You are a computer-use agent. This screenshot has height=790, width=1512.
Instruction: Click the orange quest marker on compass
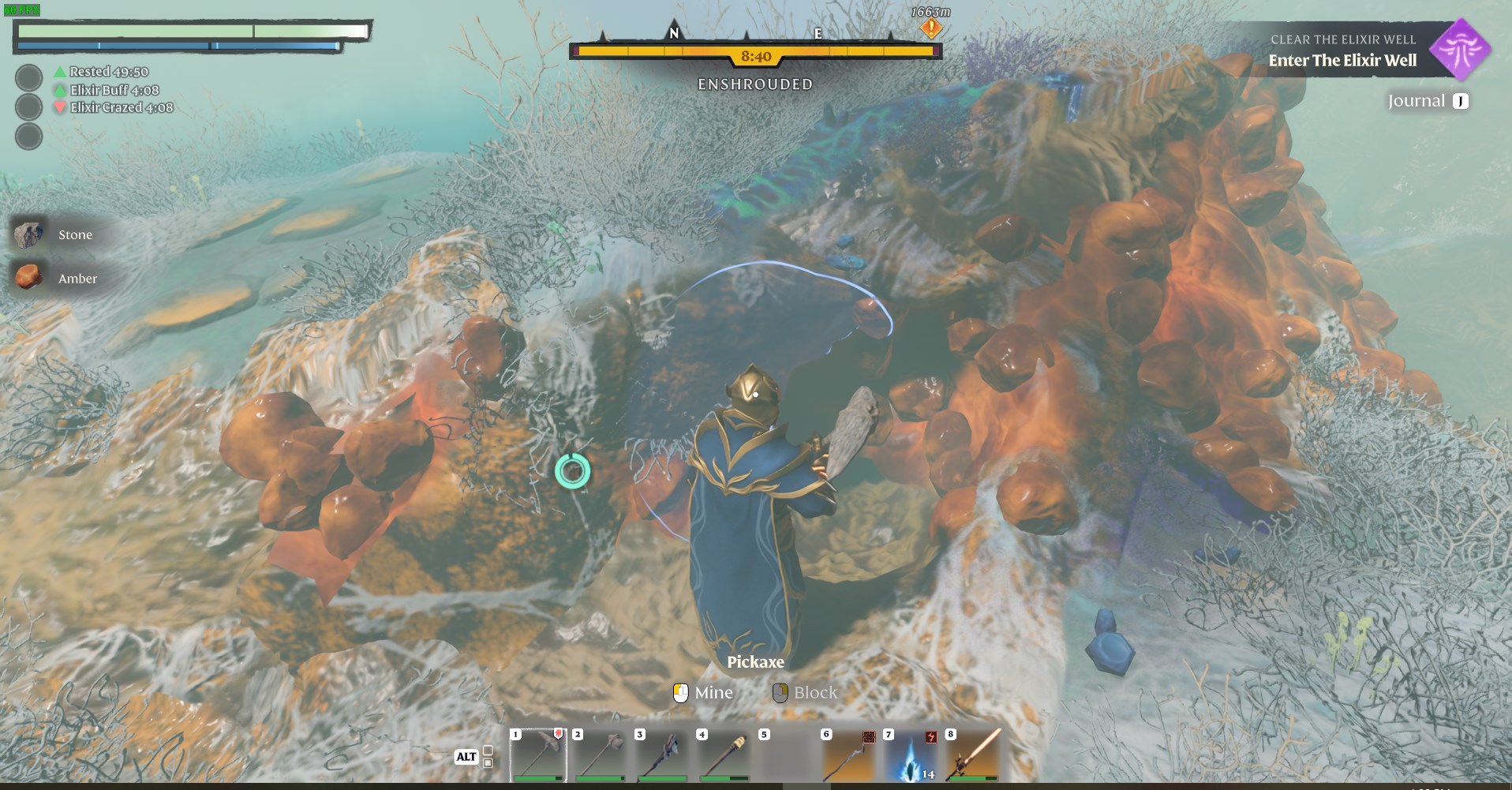pos(931,28)
